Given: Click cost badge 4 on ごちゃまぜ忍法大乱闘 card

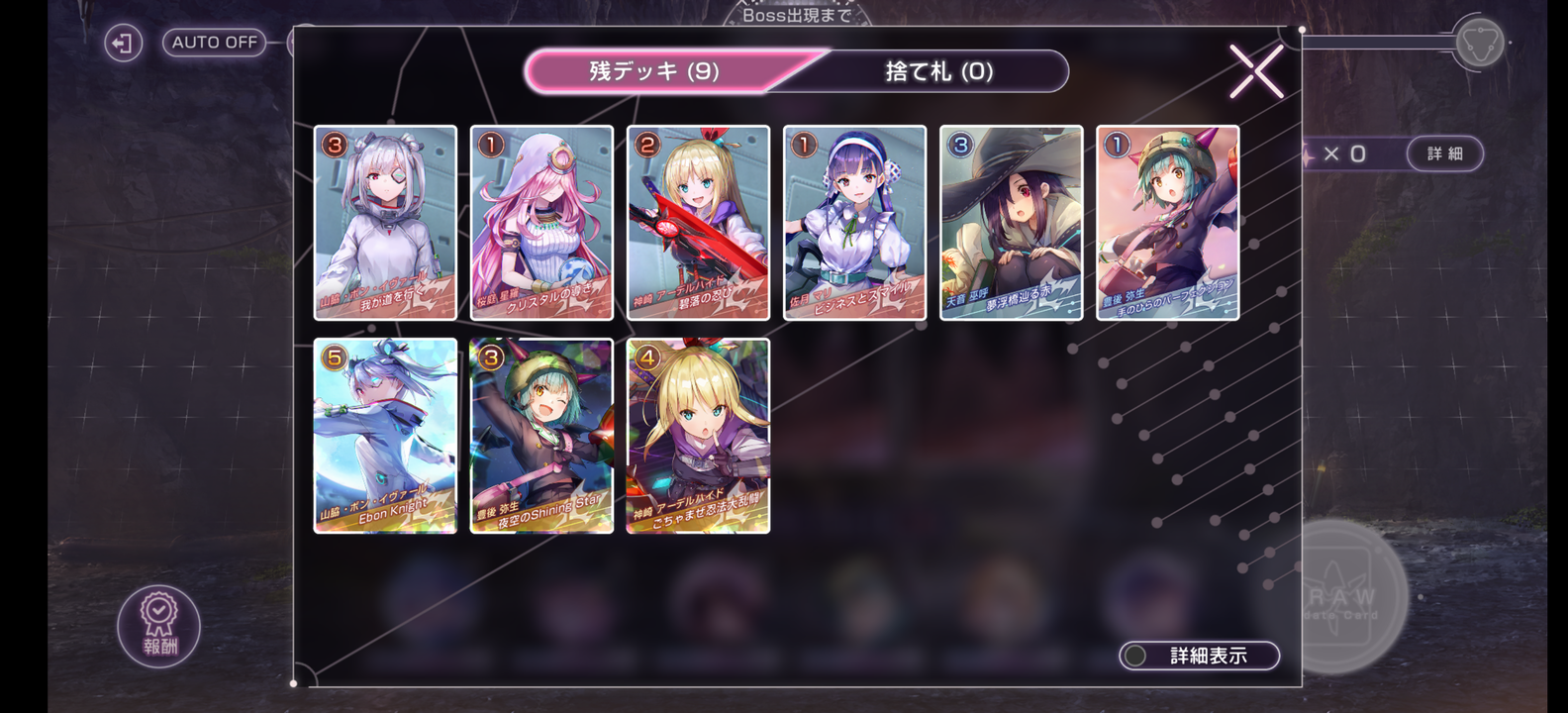Looking at the screenshot, I should click(x=644, y=356).
